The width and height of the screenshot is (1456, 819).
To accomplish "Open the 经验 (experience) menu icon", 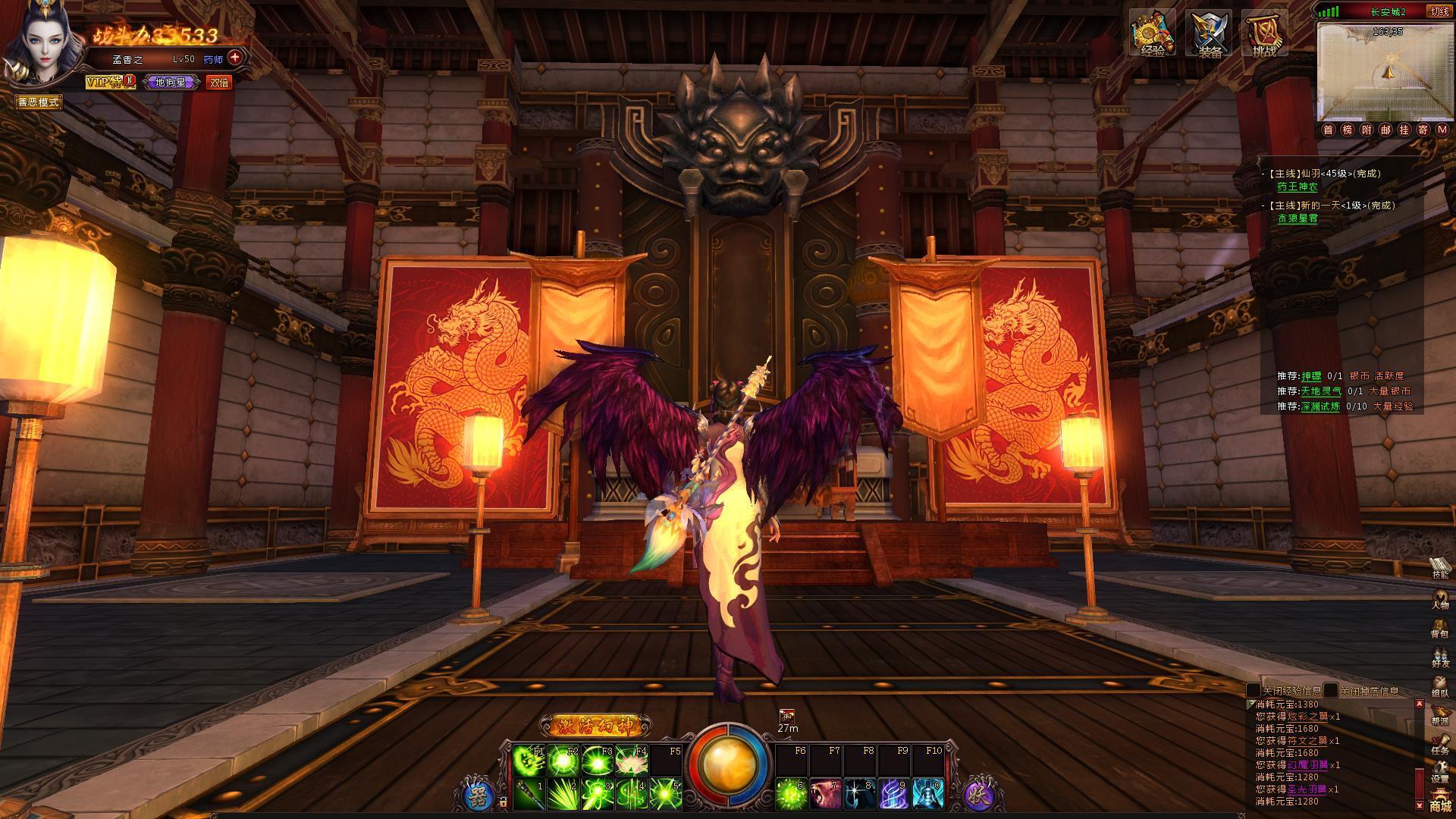I will (1153, 34).
